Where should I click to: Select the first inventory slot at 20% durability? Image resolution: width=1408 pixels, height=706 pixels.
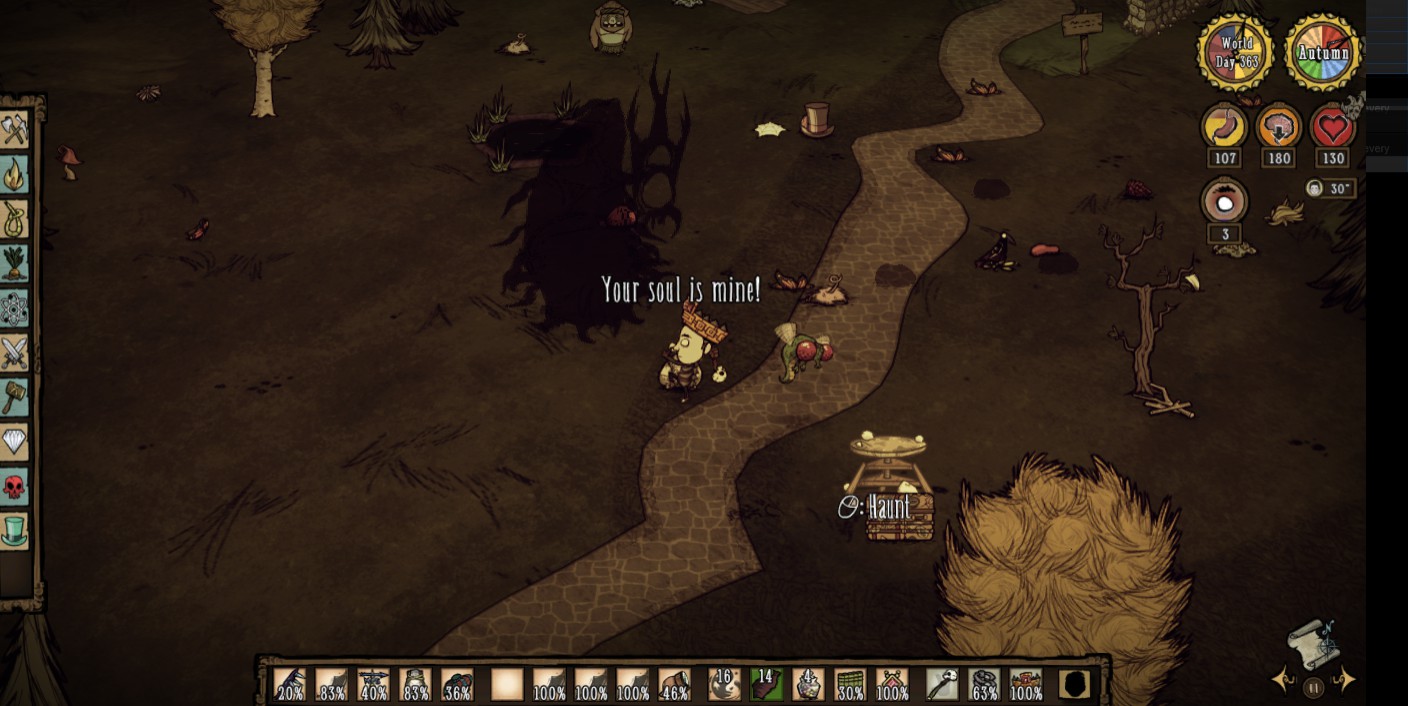[x=290, y=684]
